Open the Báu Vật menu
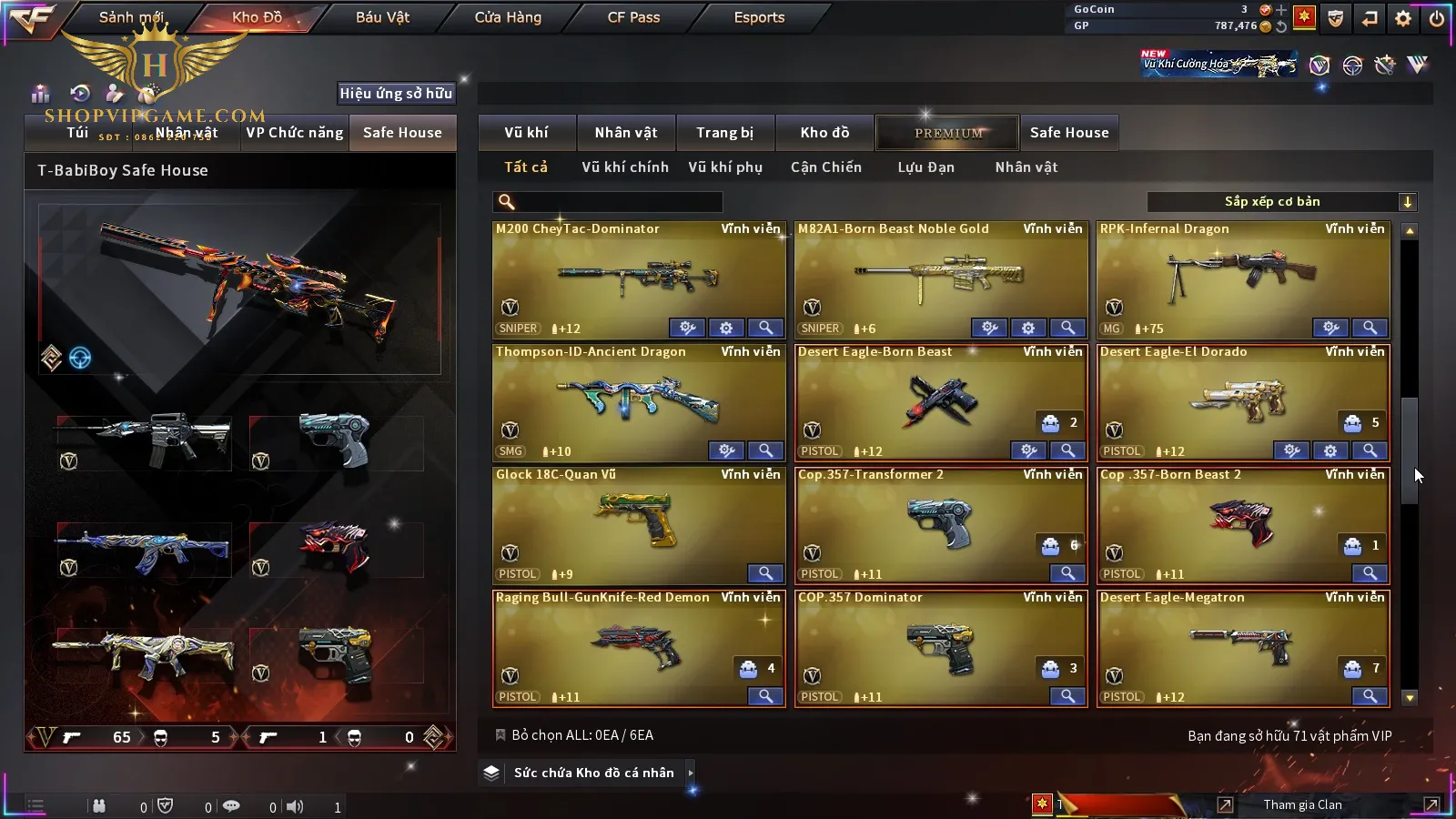1456x819 pixels. [382, 17]
